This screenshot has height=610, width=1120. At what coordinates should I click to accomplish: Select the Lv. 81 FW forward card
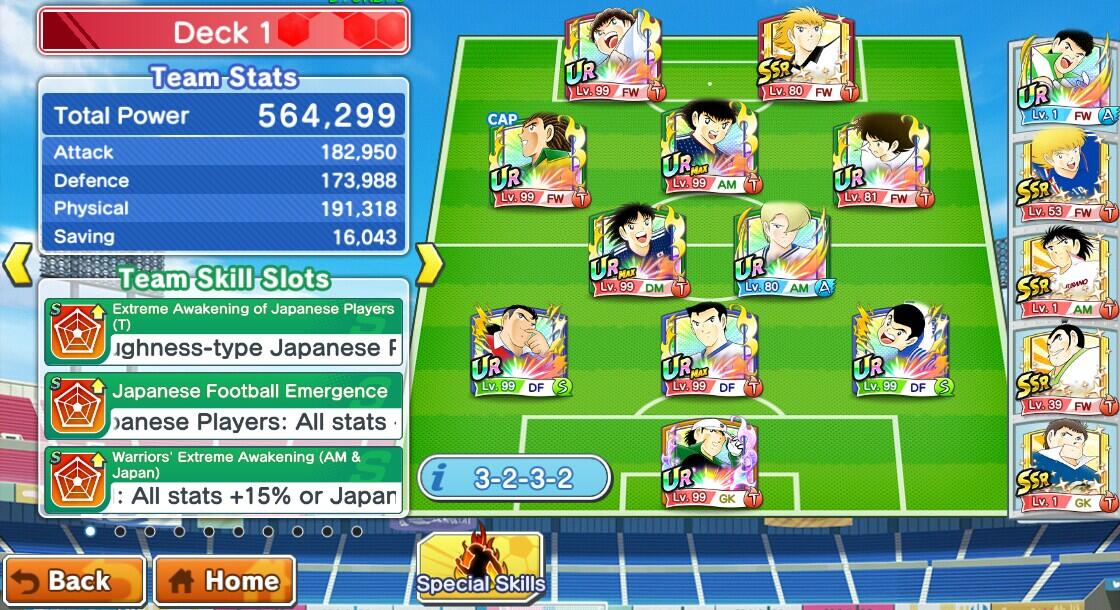point(881,160)
